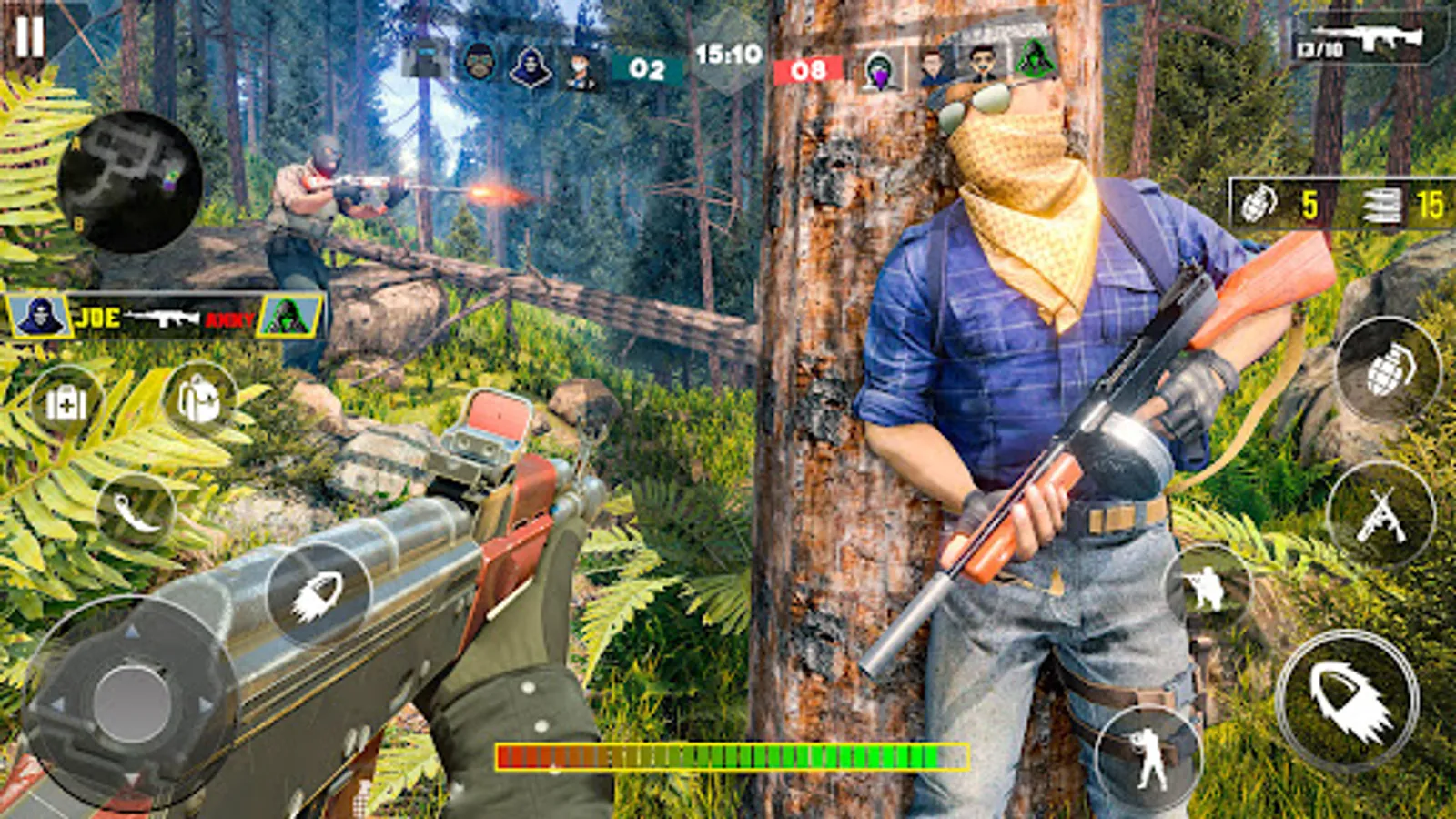Switch to the knife melee weapon
Viewport: 1456px width, 819px height.
[136, 511]
